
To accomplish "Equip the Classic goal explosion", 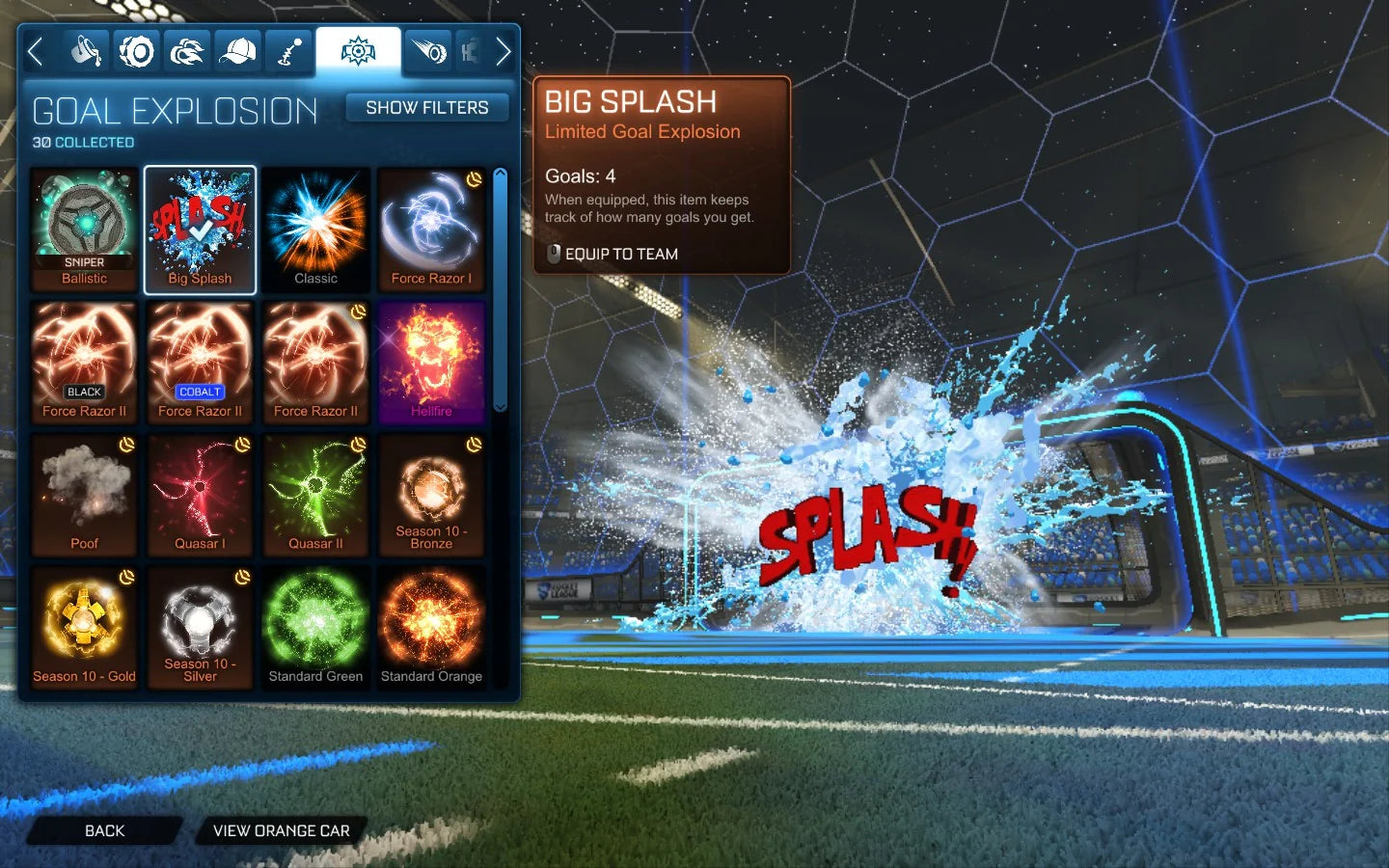I will (x=315, y=229).
